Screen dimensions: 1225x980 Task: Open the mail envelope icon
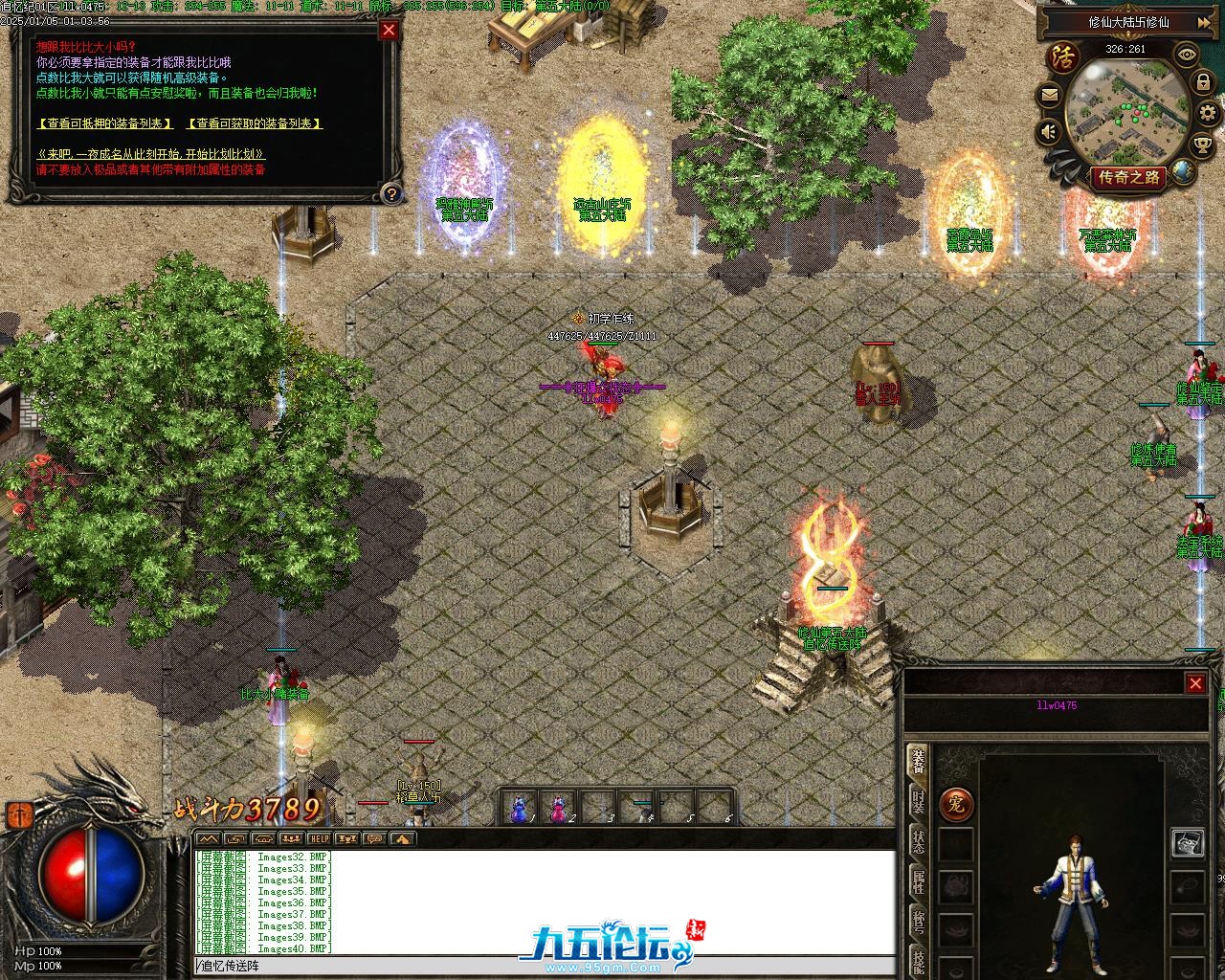[x=1050, y=95]
